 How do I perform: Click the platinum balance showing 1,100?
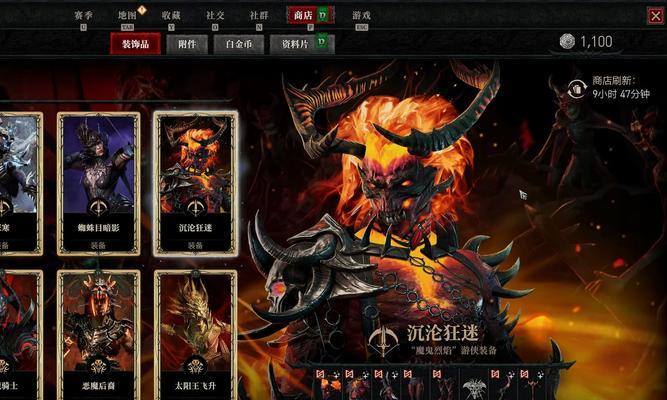tap(586, 42)
